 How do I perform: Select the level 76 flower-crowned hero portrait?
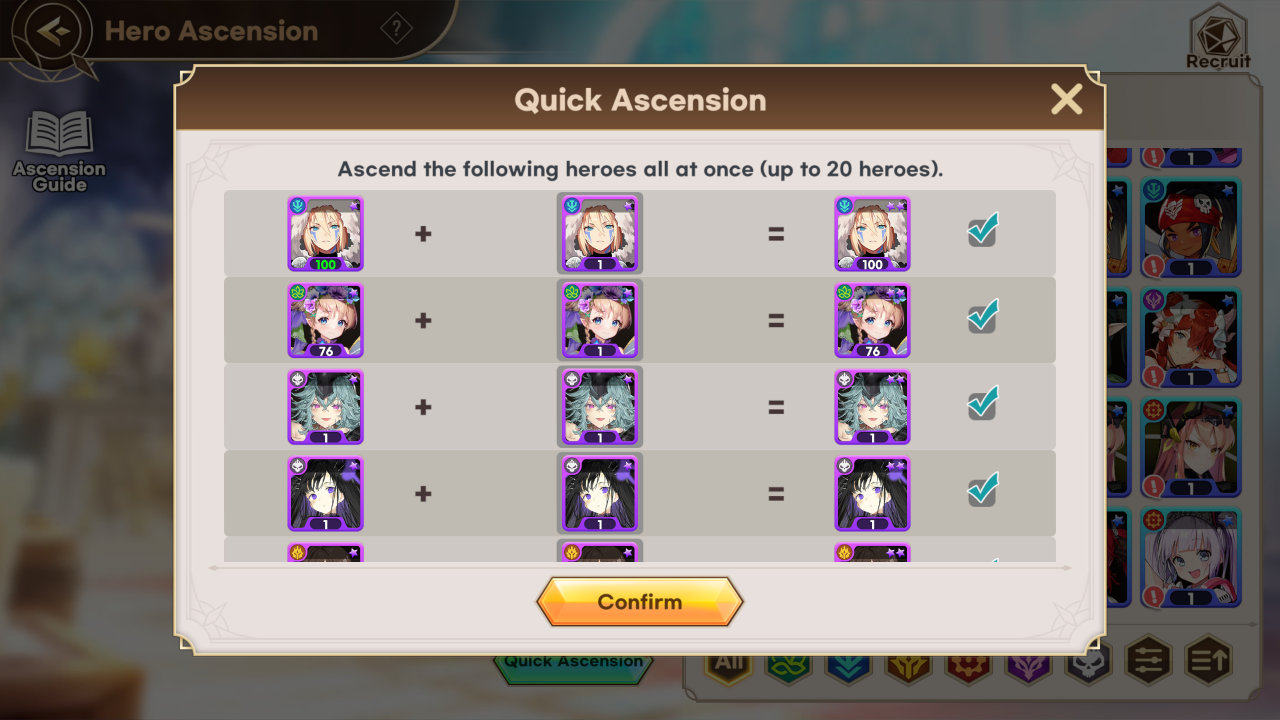coord(326,320)
